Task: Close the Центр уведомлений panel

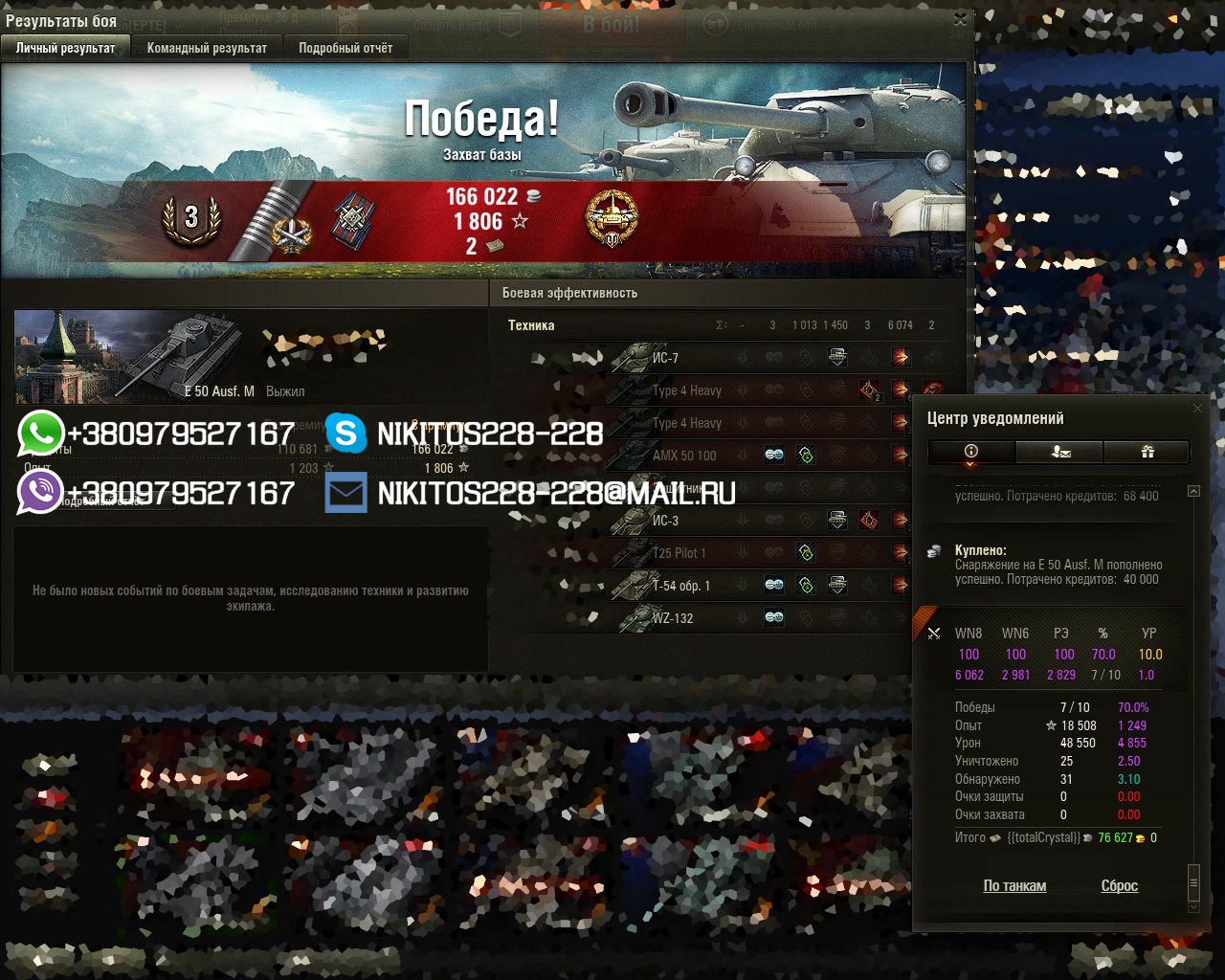Action: click(x=1197, y=409)
